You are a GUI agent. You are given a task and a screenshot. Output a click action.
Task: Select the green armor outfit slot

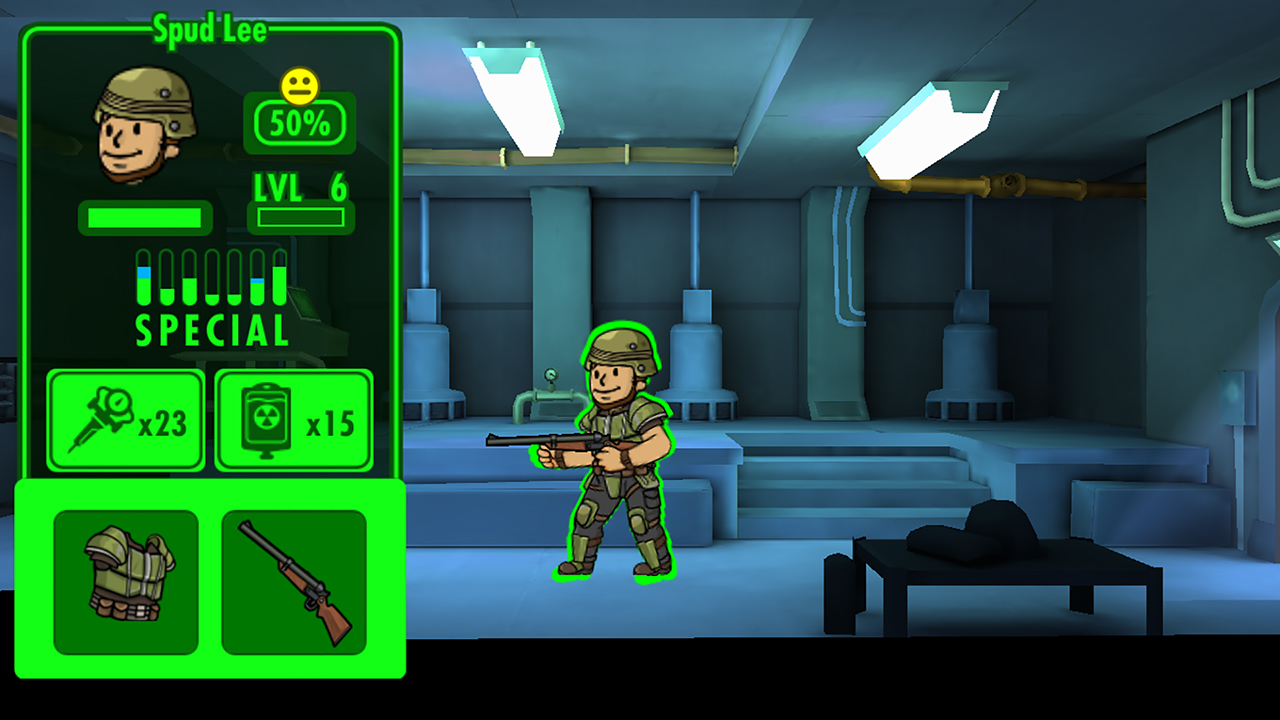tap(126, 582)
